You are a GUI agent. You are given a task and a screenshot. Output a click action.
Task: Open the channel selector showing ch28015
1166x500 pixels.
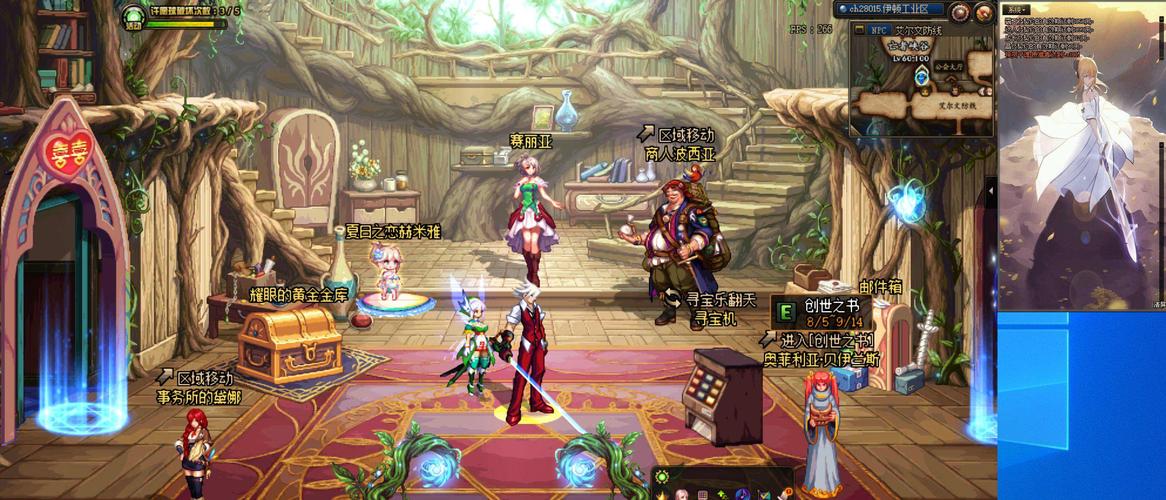[x=891, y=9]
